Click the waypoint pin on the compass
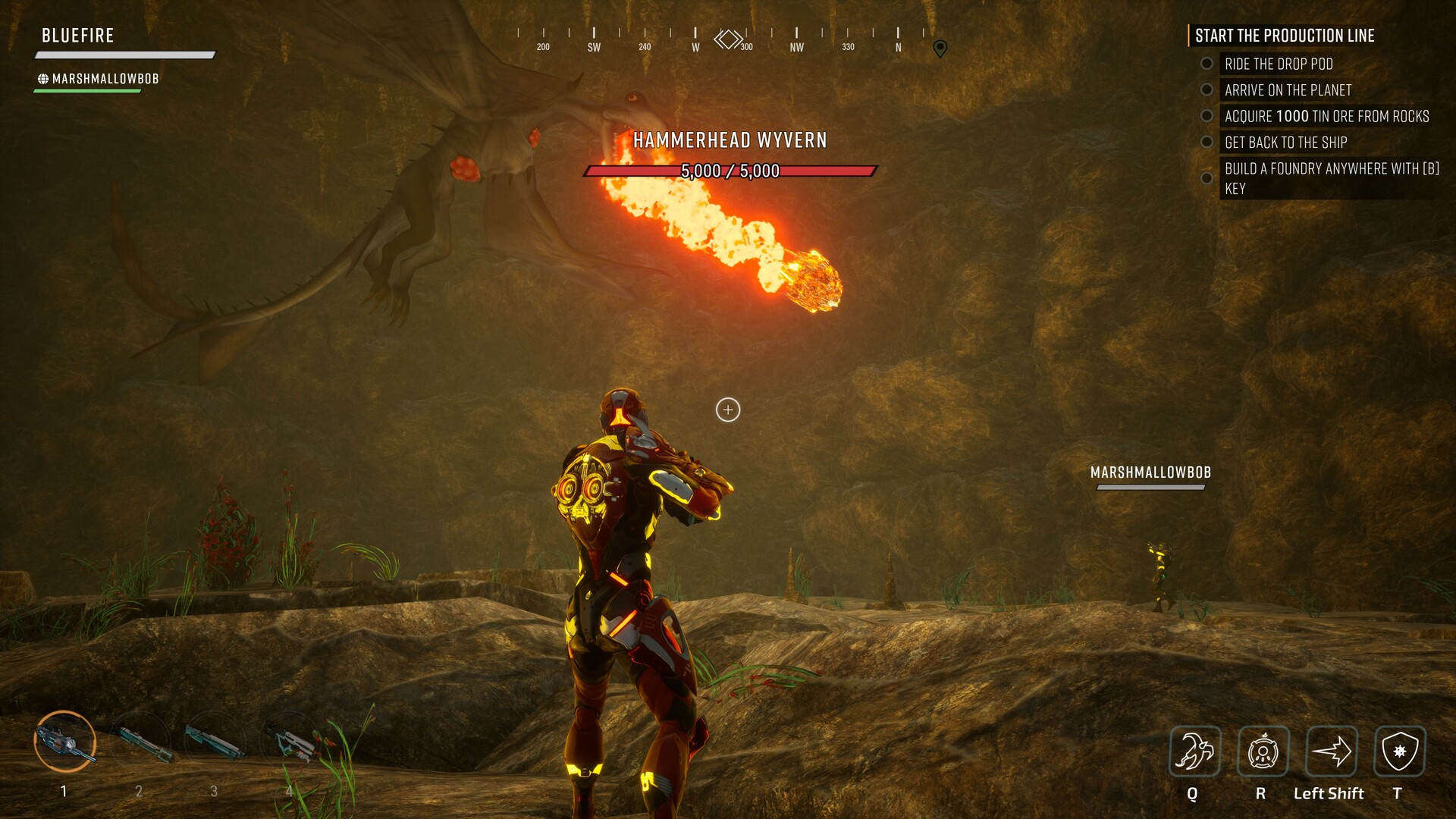The width and height of the screenshot is (1456, 819). click(x=940, y=49)
